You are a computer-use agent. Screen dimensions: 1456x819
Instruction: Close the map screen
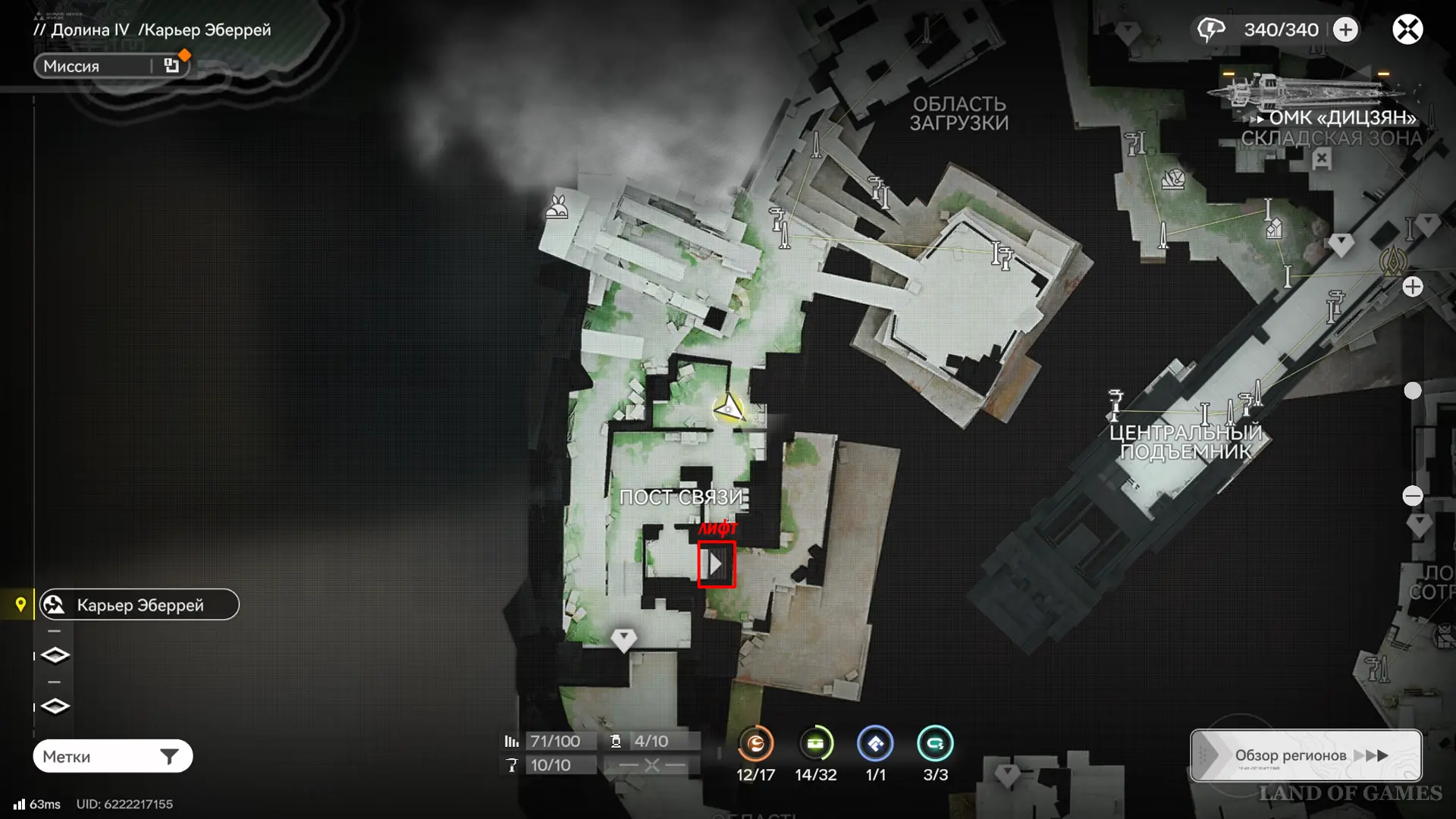coord(1407,30)
